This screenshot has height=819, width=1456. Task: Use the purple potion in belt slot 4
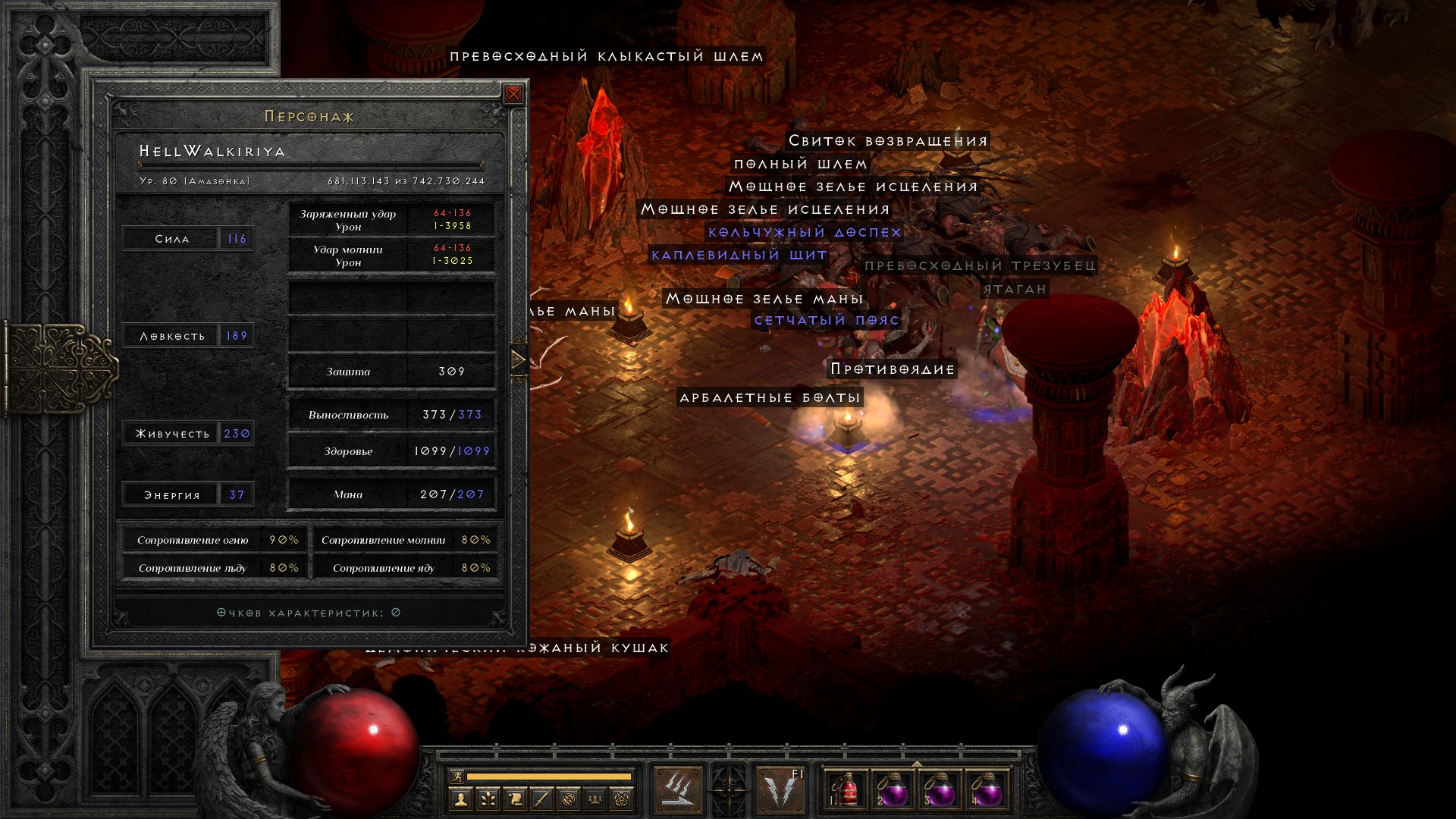pyautogui.click(x=987, y=789)
